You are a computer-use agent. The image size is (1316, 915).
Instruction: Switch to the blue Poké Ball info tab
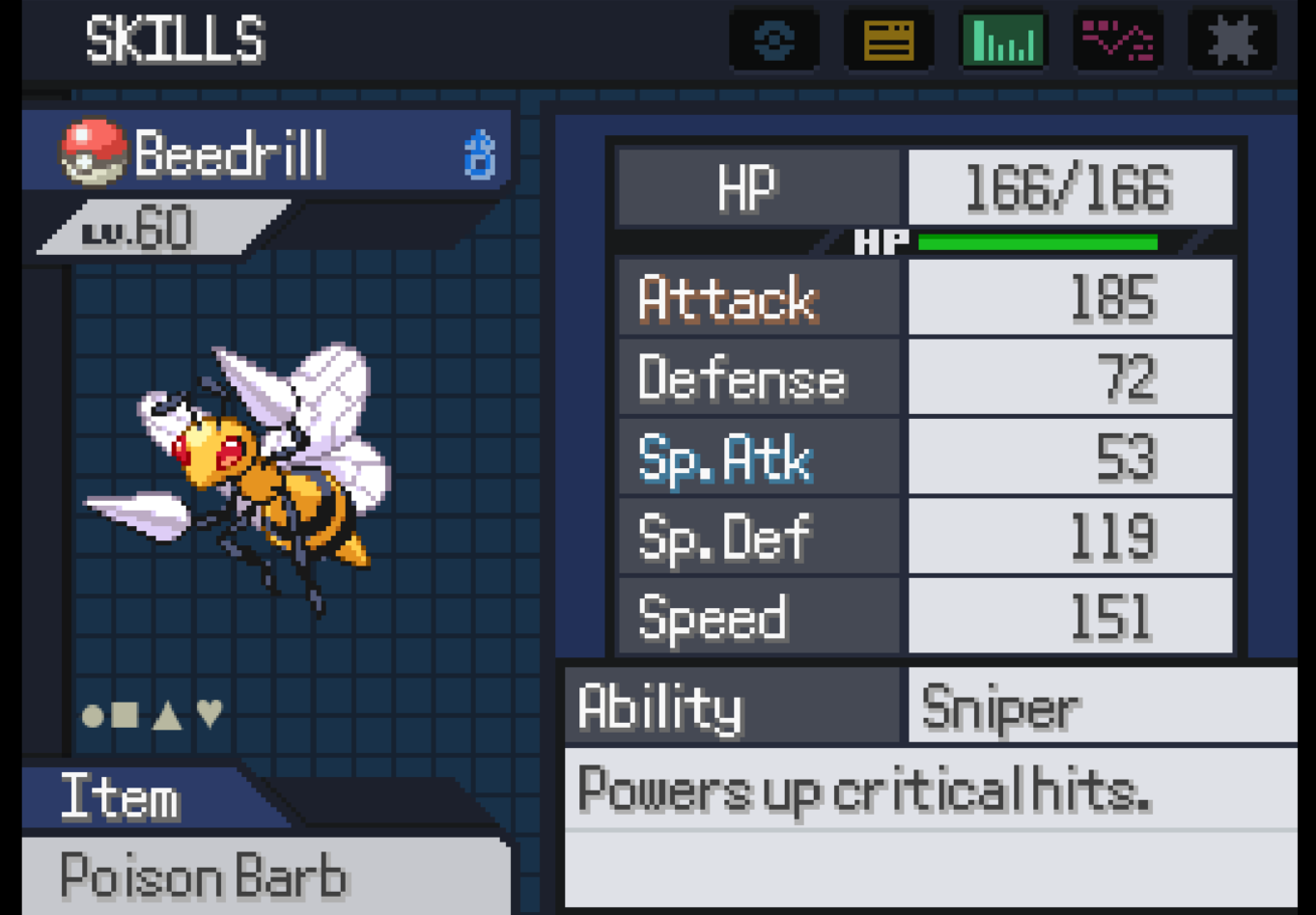[774, 41]
